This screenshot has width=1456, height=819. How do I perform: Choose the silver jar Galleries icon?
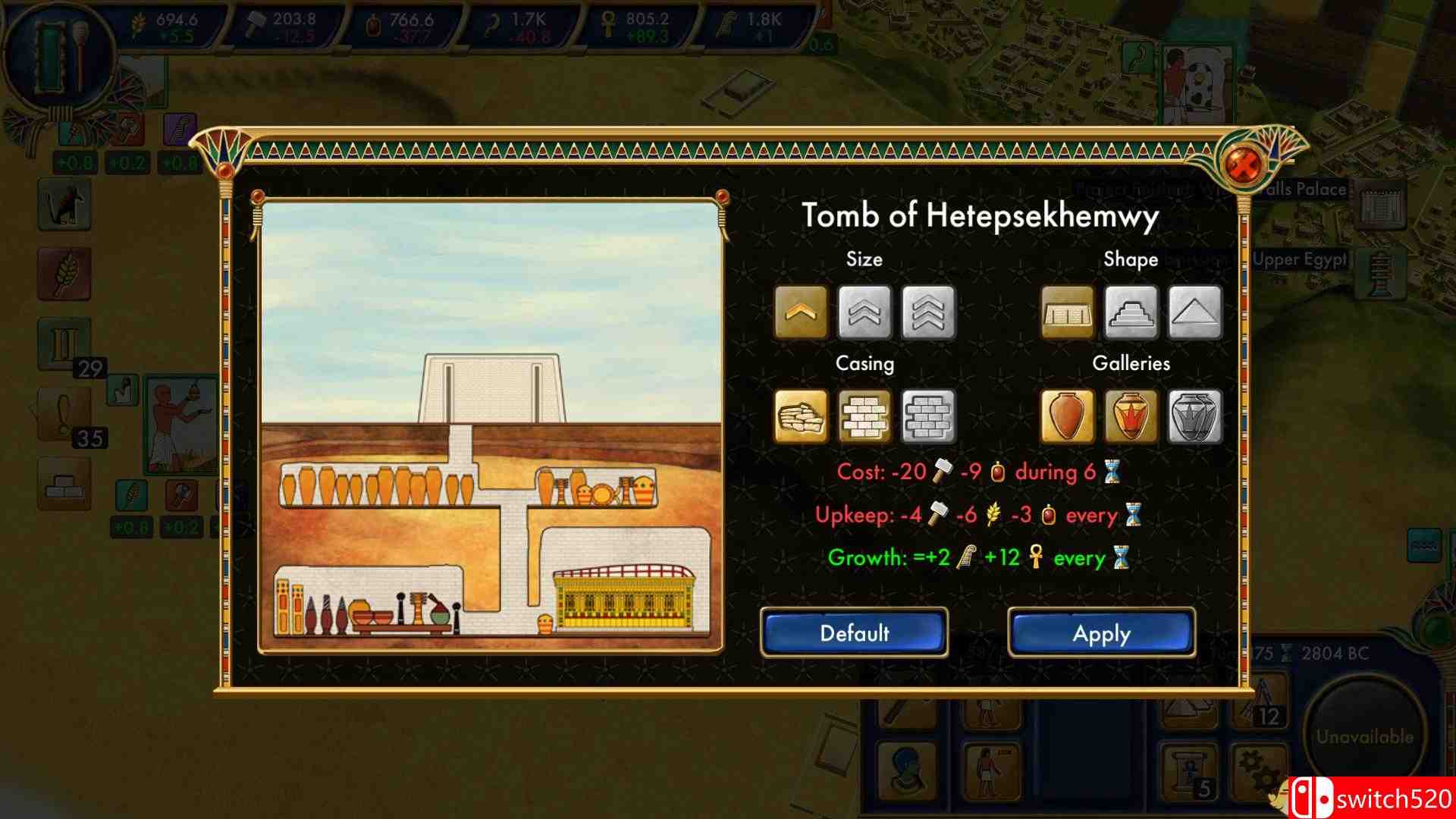click(1195, 416)
